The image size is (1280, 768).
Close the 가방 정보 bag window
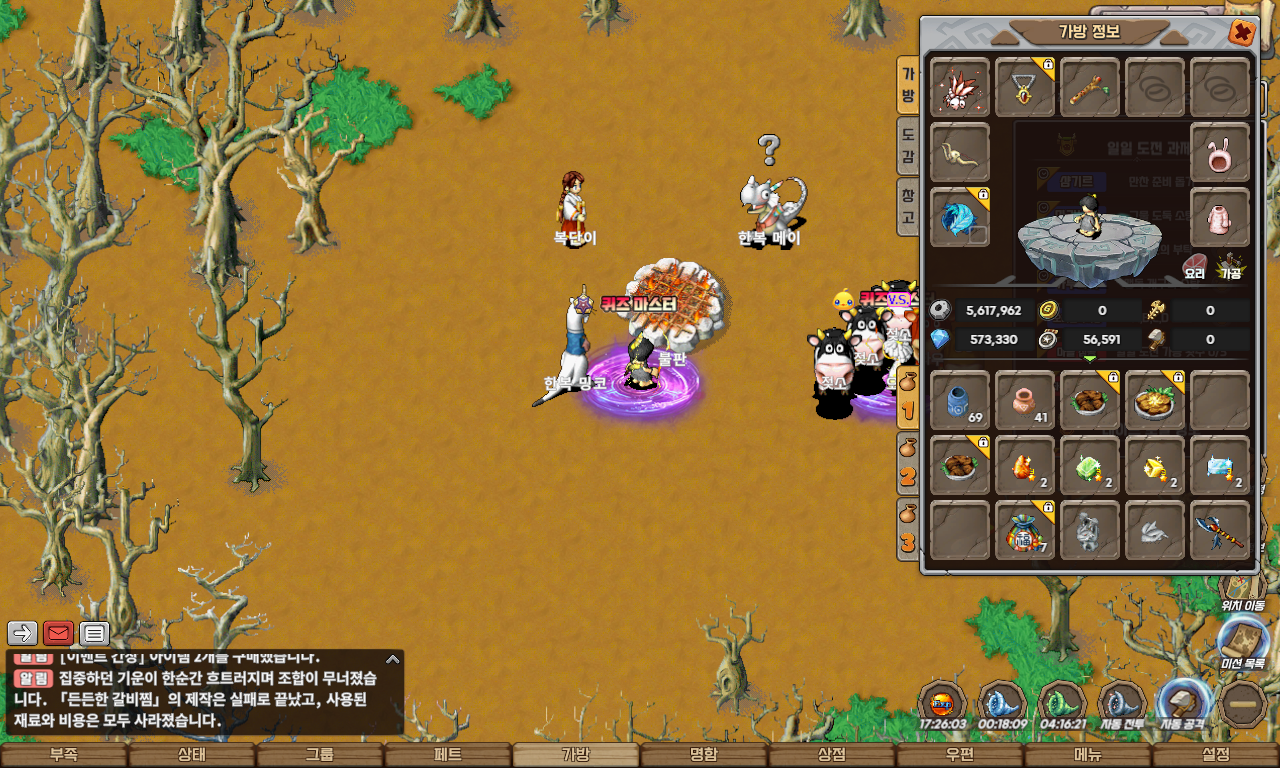click(x=1241, y=32)
